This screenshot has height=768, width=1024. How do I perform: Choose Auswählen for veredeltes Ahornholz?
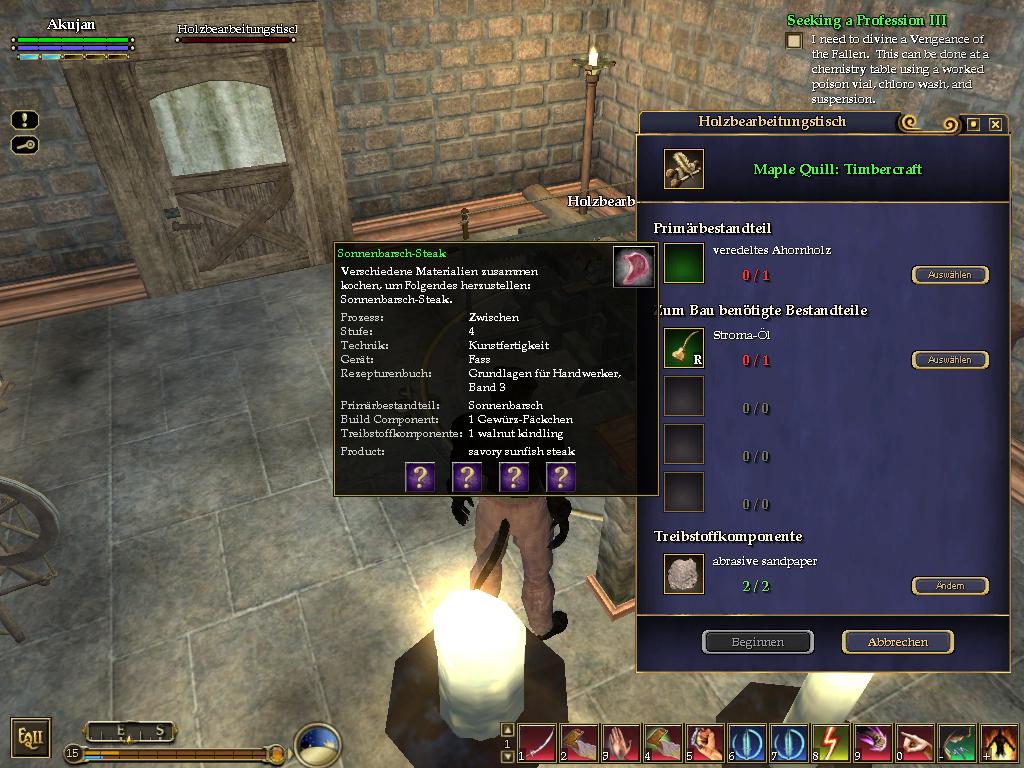coord(949,275)
